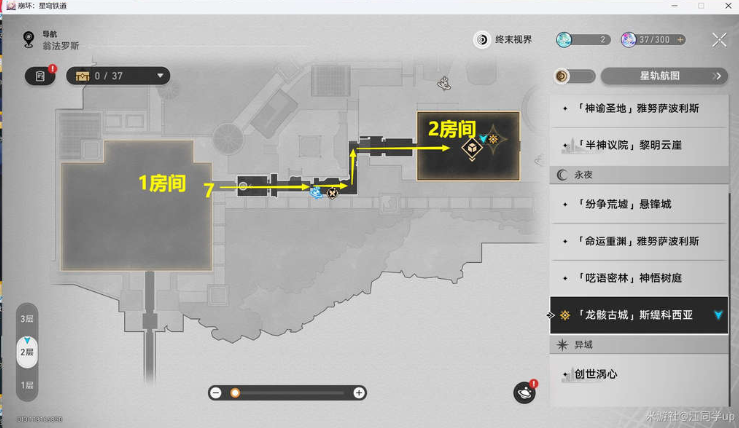Select 「半神议院」黎明云崖 area

tap(639, 146)
